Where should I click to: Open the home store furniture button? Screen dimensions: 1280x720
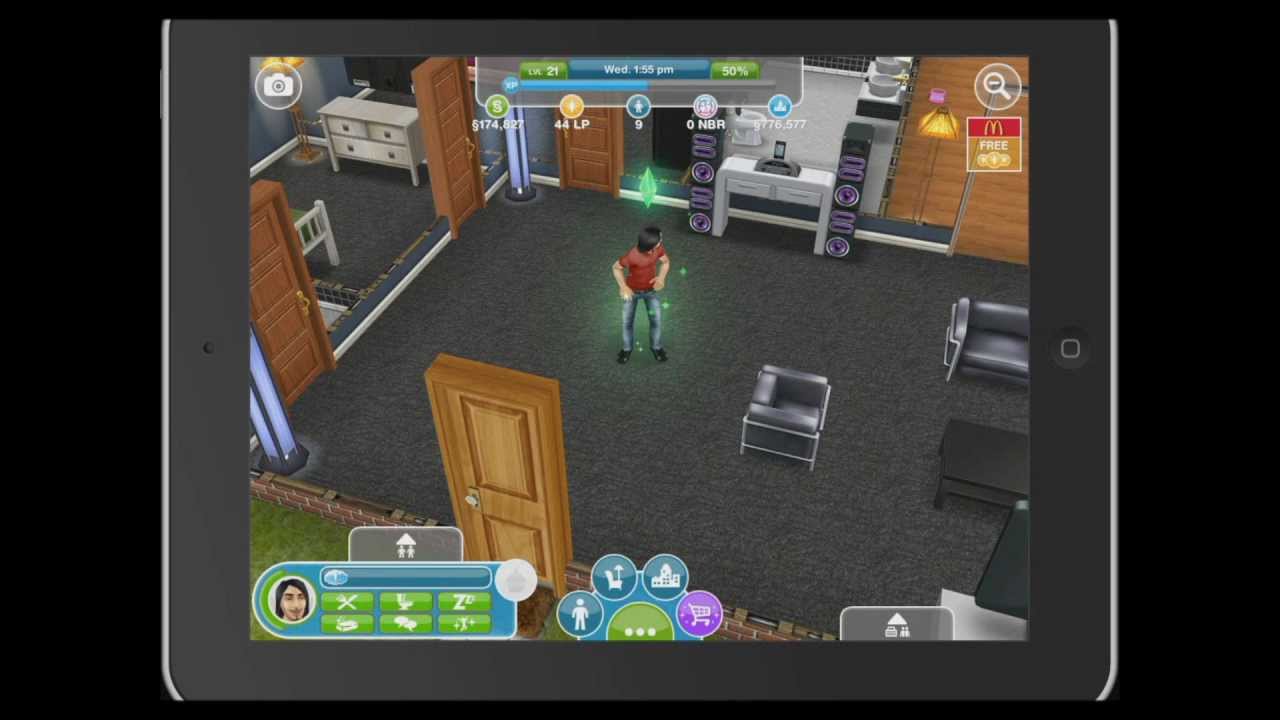pyautogui.click(x=613, y=578)
